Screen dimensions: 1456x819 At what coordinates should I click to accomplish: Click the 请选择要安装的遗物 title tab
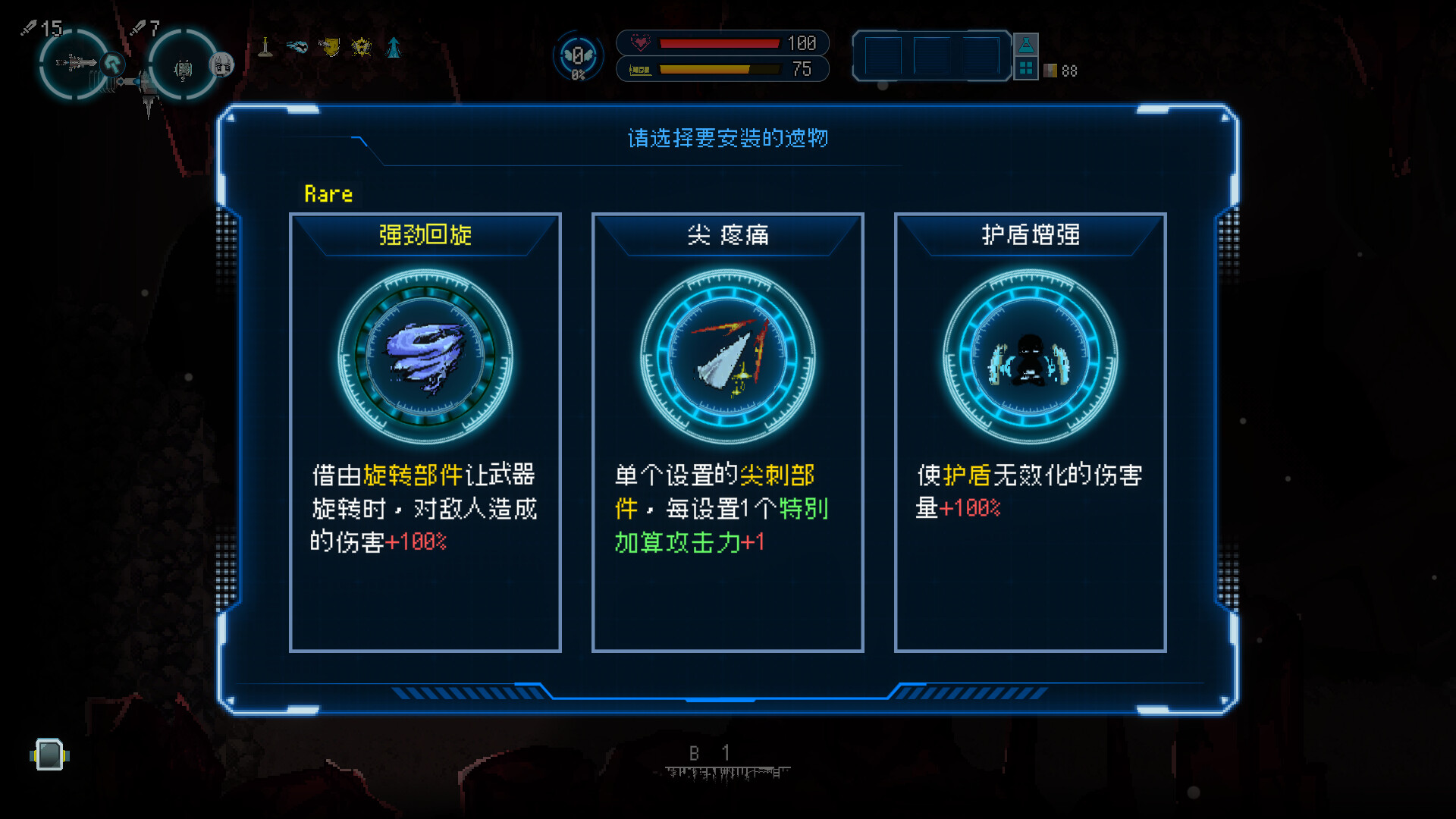click(726, 140)
